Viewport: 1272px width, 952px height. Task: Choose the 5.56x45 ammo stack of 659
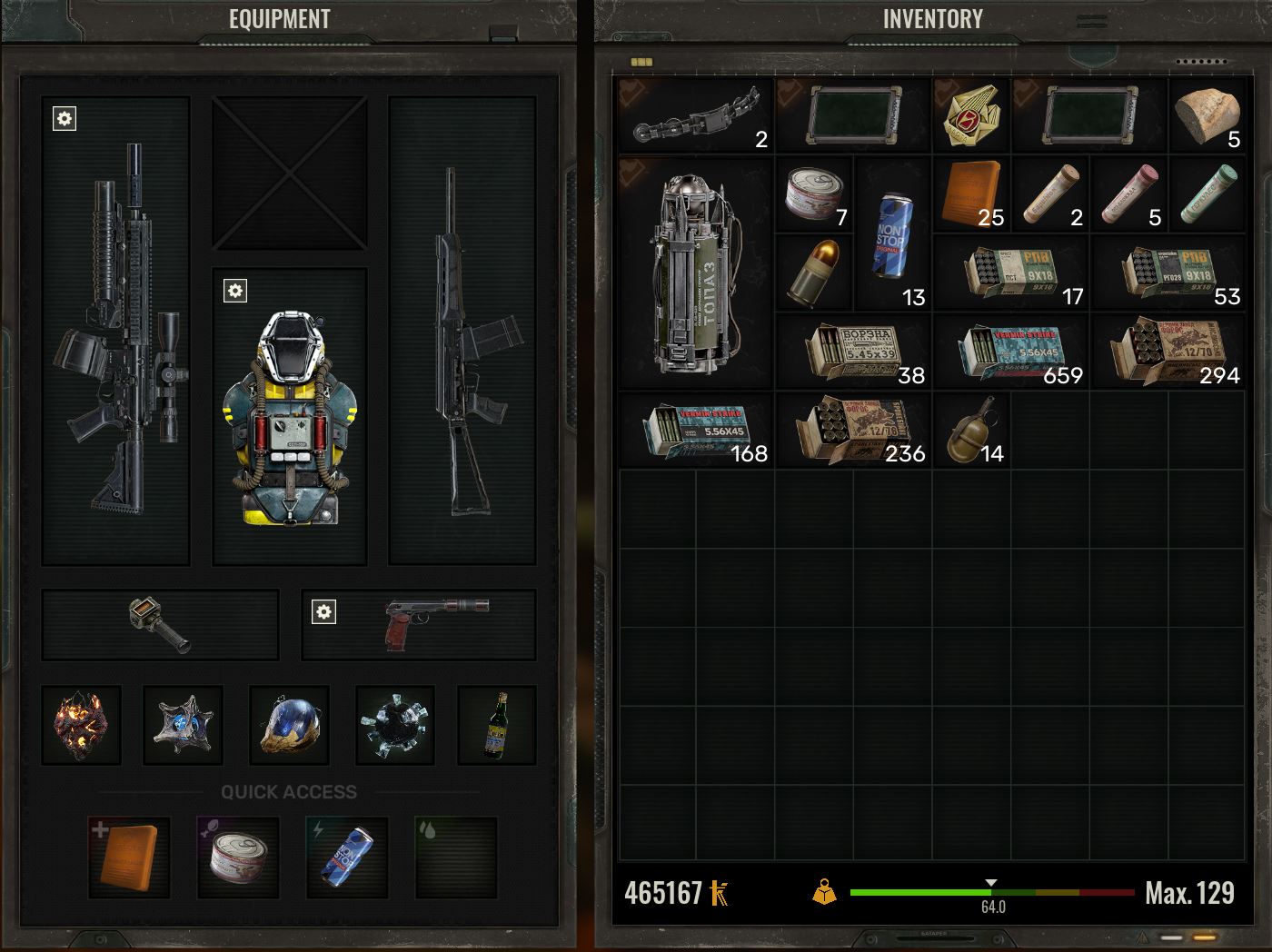click(x=1011, y=352)
